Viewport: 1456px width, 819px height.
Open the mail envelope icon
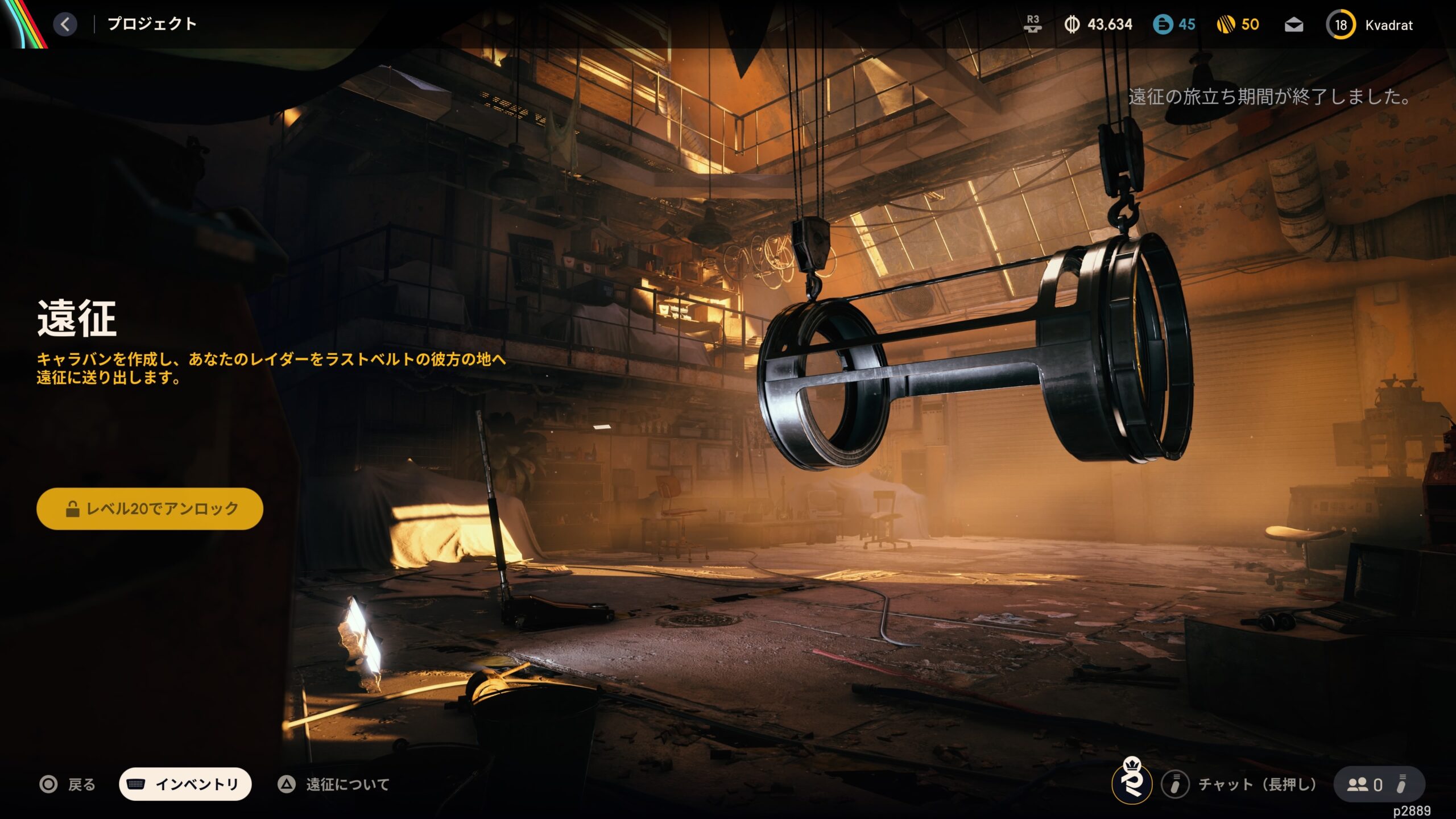(x=1294, y=25)
